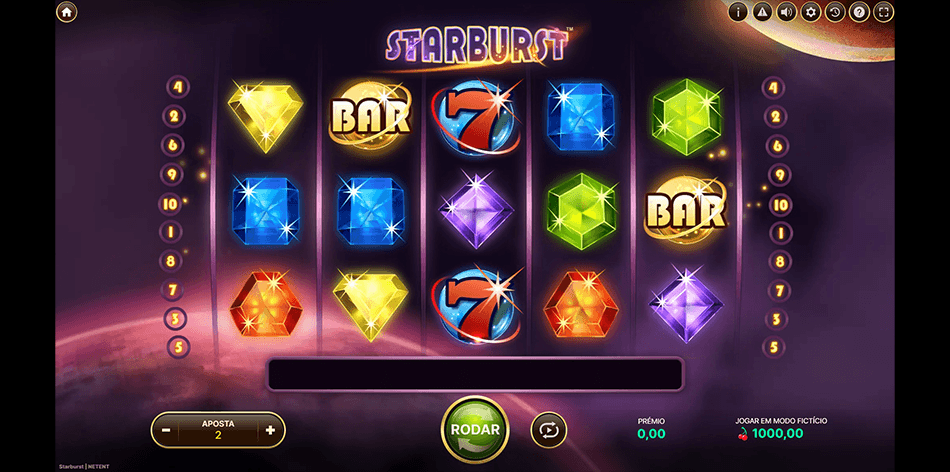Open the game info panel
Viewport: 950px width, 472px height.
coord(739,12)
